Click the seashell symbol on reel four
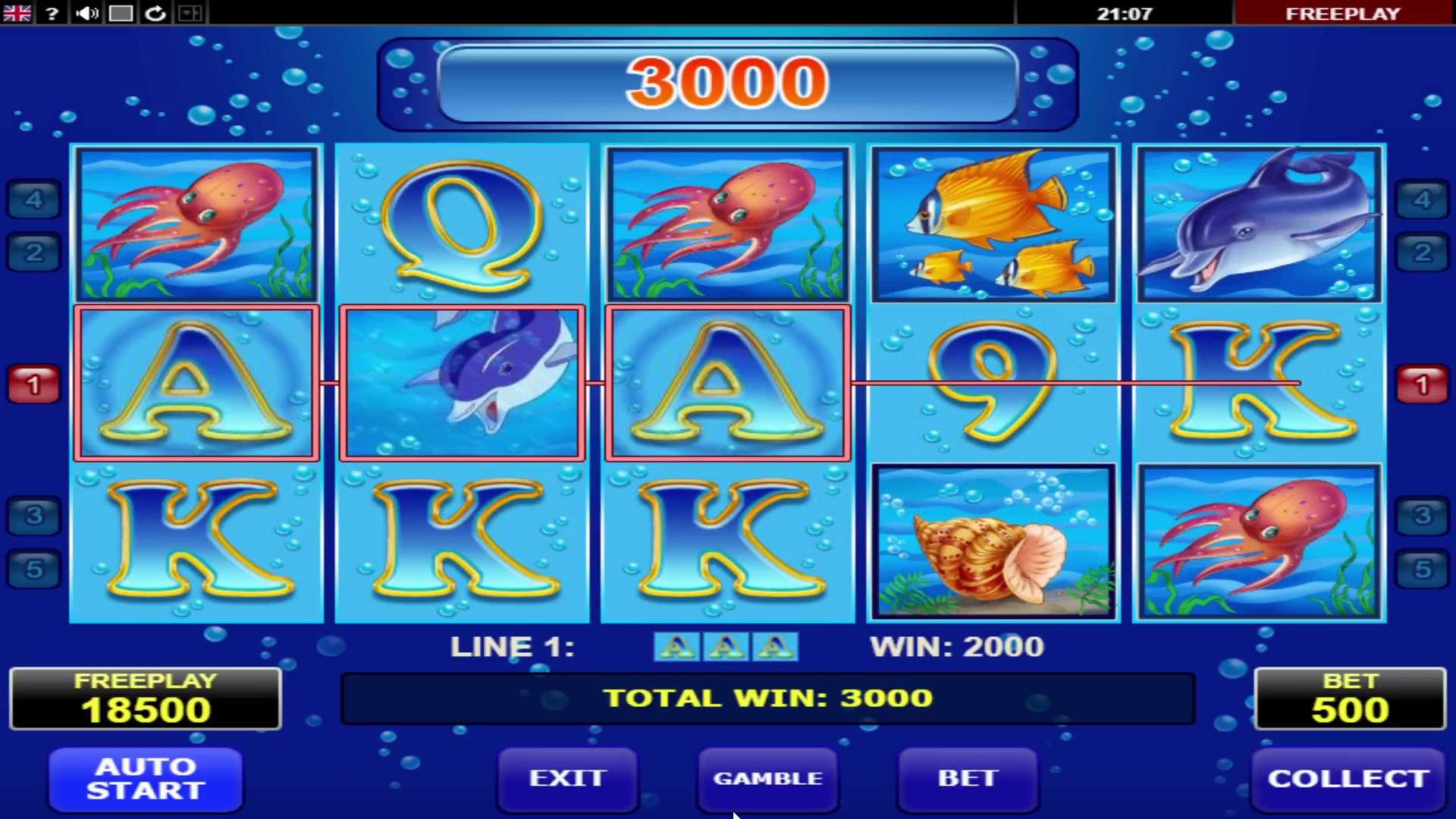 (x=993, y=542)
